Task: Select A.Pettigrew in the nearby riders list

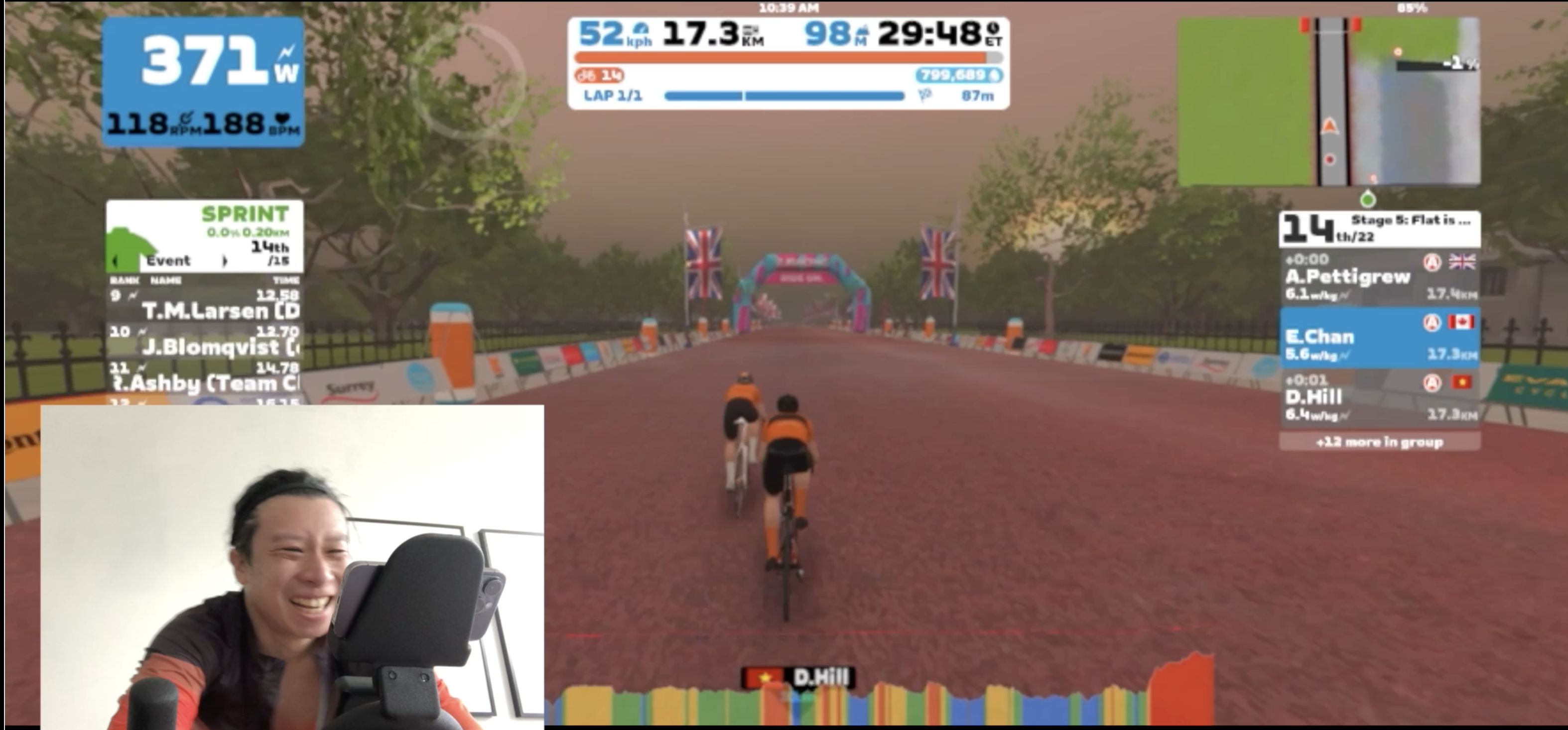Action: coord(1379,278)
